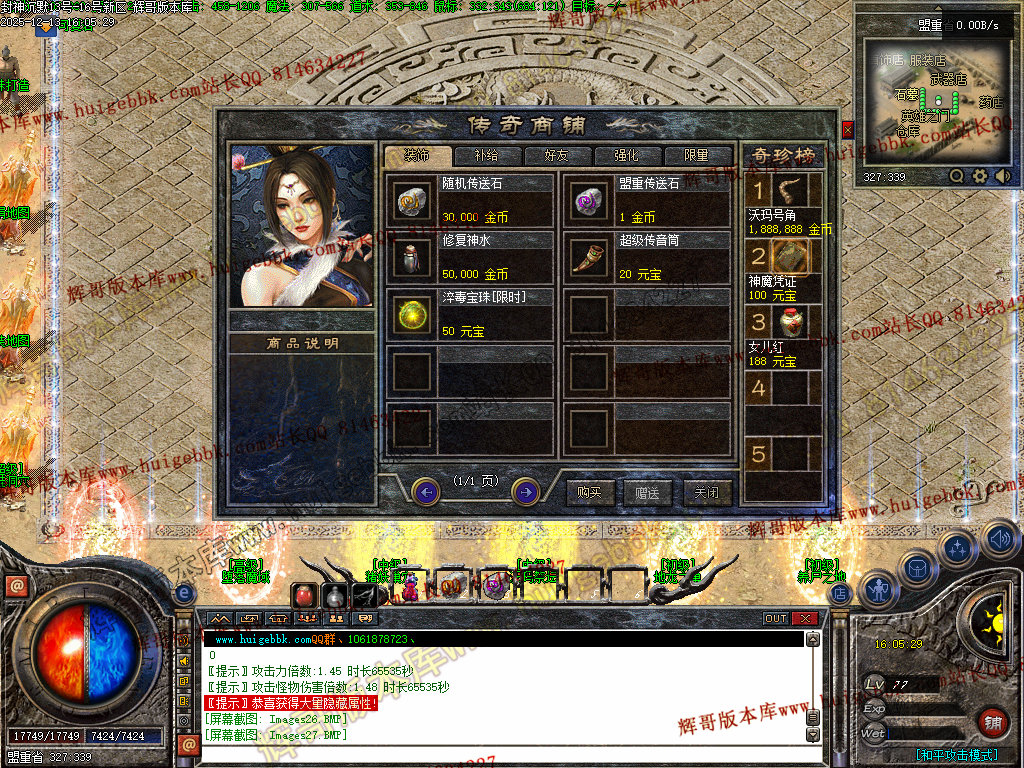
Task: Go to the previous shop page arrow
Action: pos(426,491)
